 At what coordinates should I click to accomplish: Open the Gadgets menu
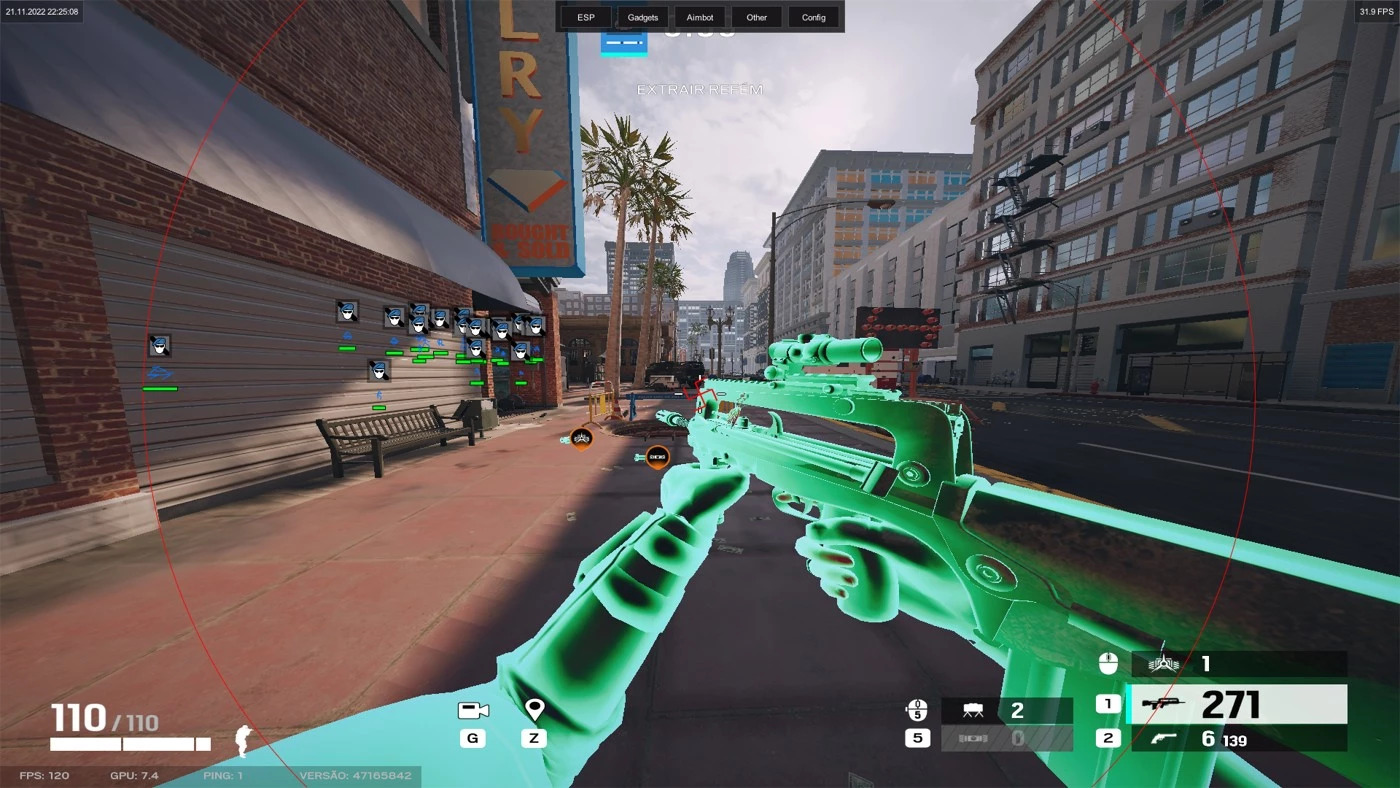642,17
